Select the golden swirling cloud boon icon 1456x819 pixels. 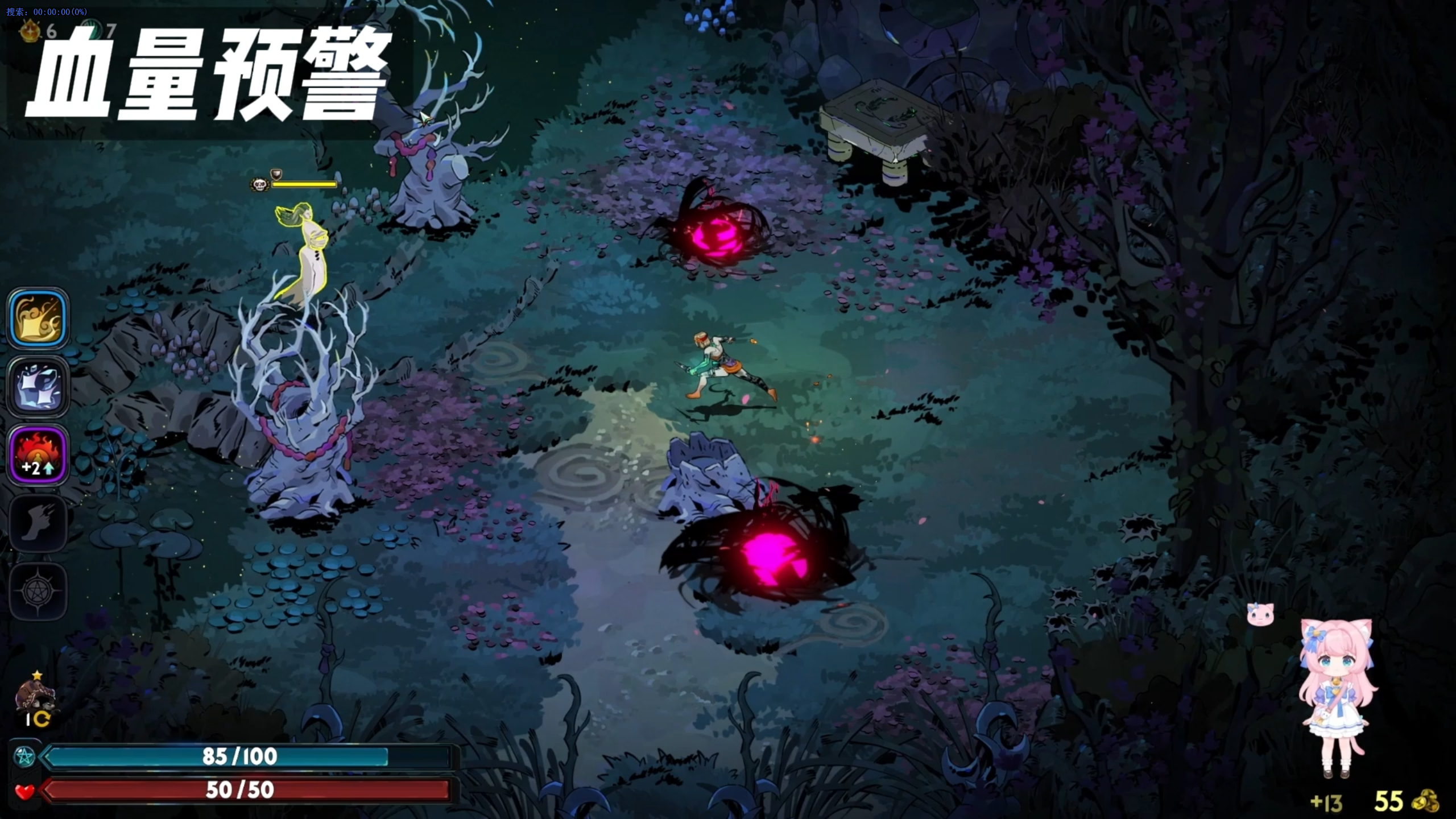(x=38, y=318)
